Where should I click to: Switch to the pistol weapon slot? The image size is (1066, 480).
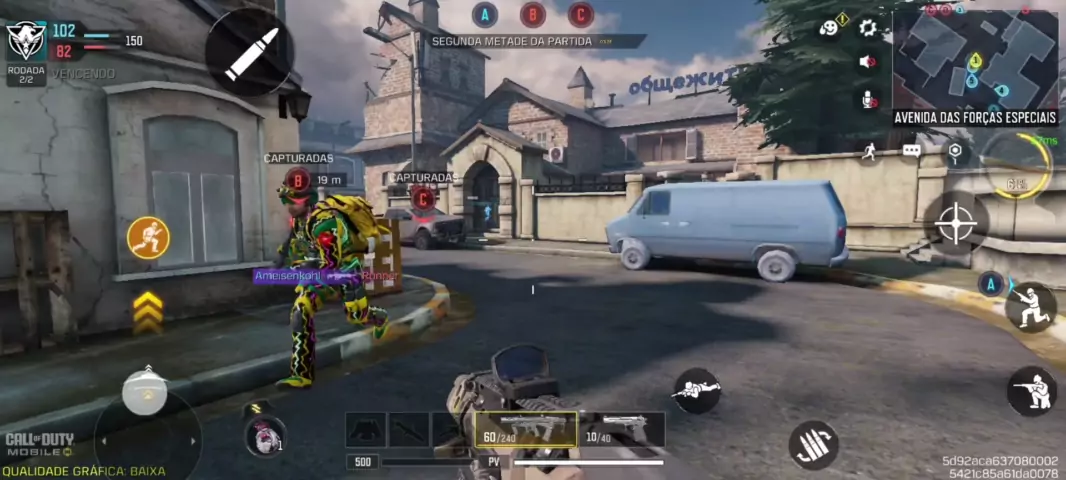coord(620,430)
